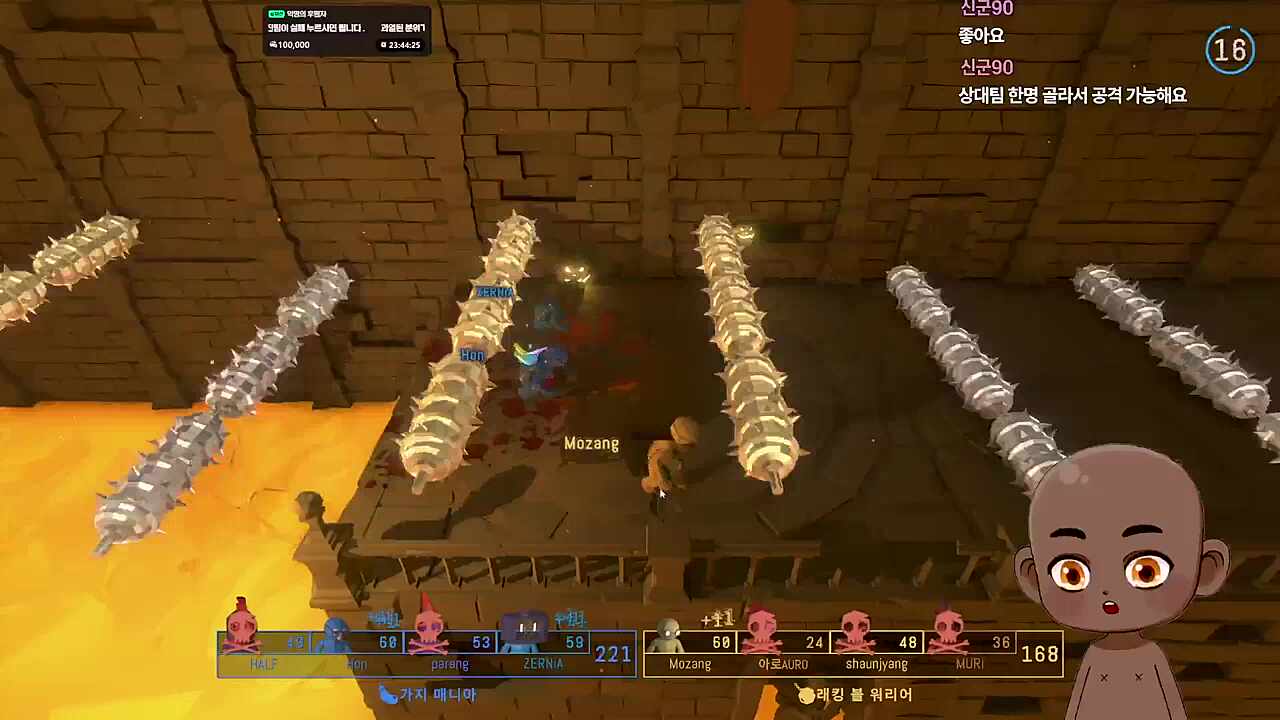Pick Mozang in the scoreboard
Image resolution: width=1280 pixels, height=720 pixels.
tap(689, 651)
